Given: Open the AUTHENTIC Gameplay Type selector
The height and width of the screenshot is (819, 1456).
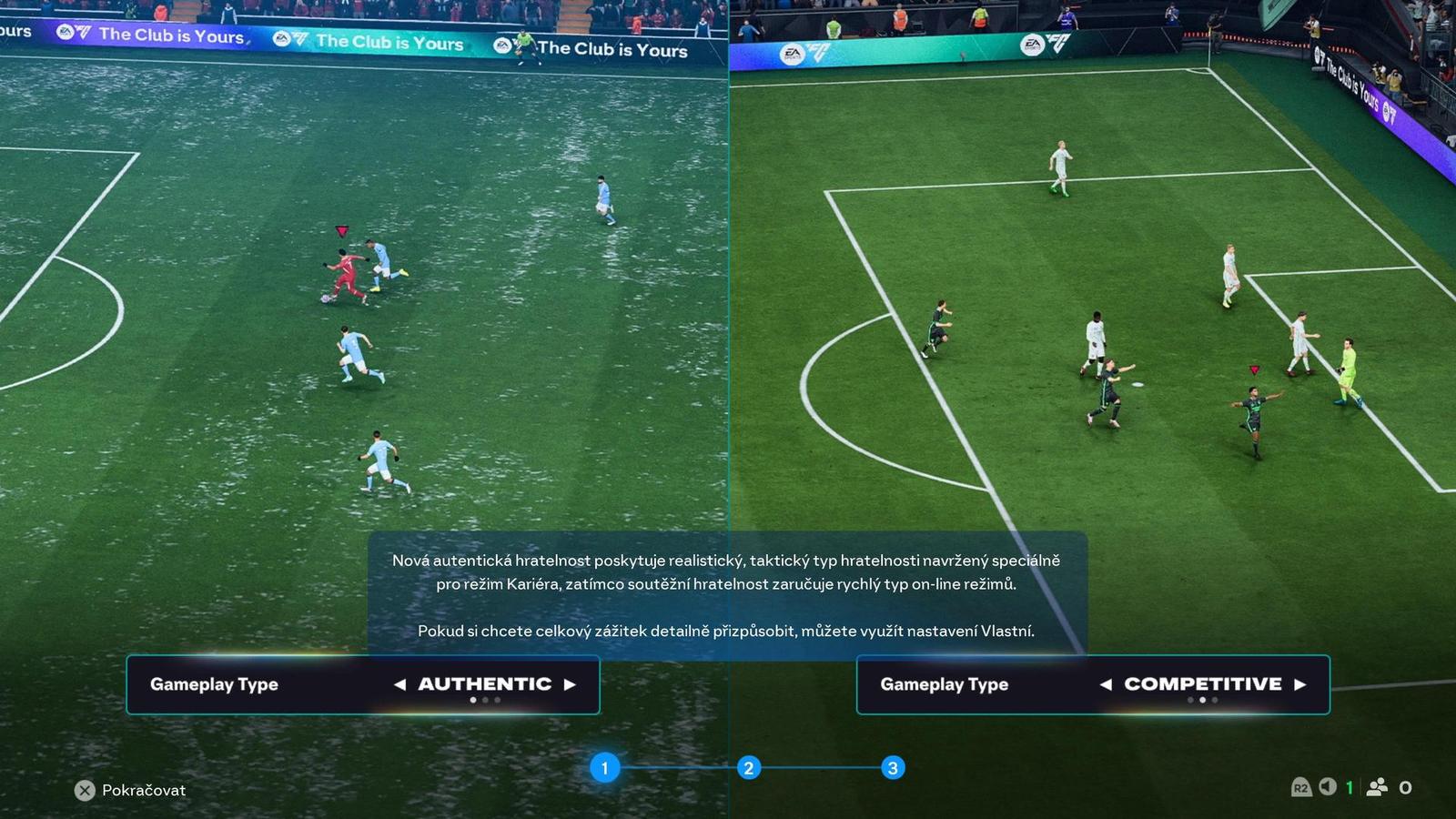Looking at the screenshot, I should 362,684.
